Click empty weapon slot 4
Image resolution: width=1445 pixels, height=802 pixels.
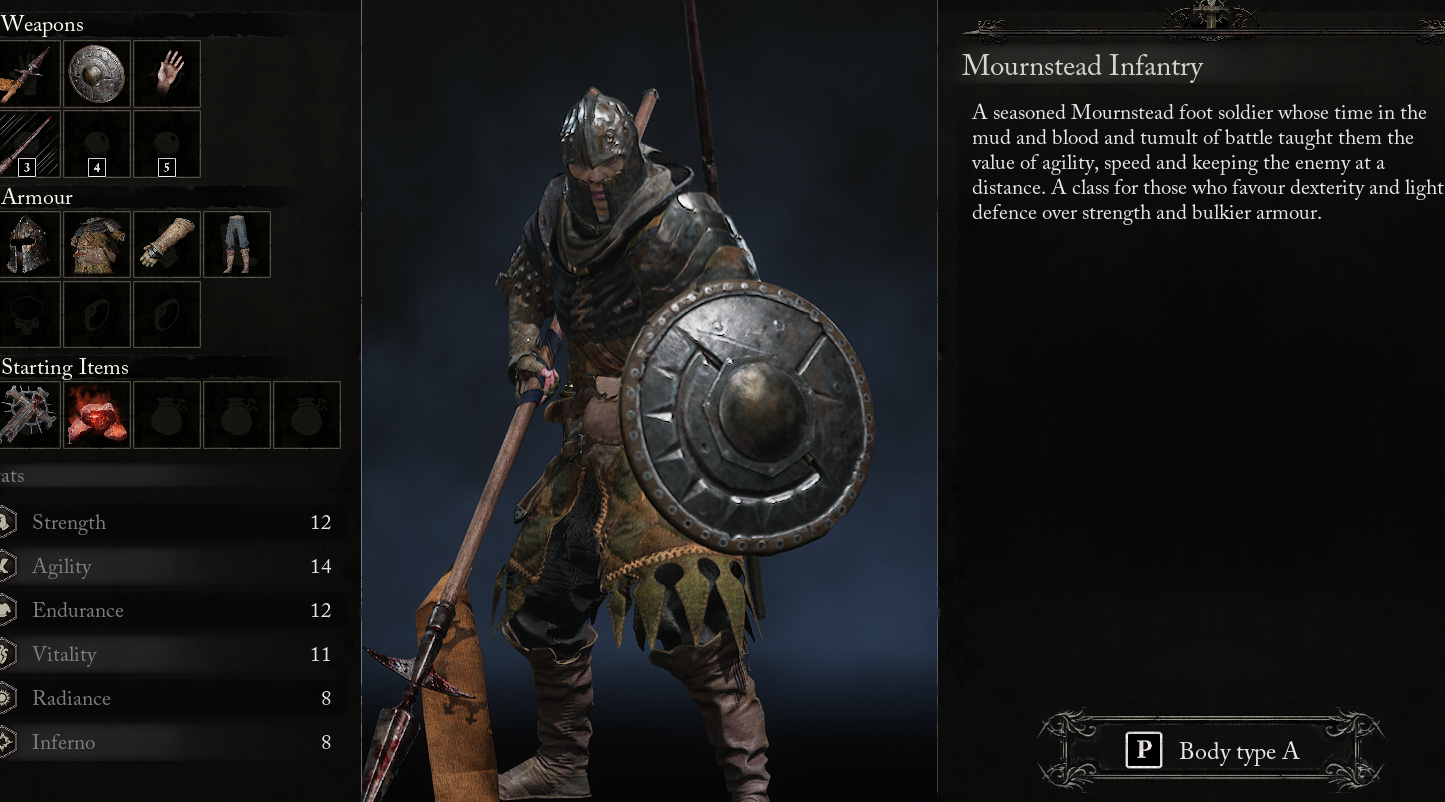coord(96,143)
